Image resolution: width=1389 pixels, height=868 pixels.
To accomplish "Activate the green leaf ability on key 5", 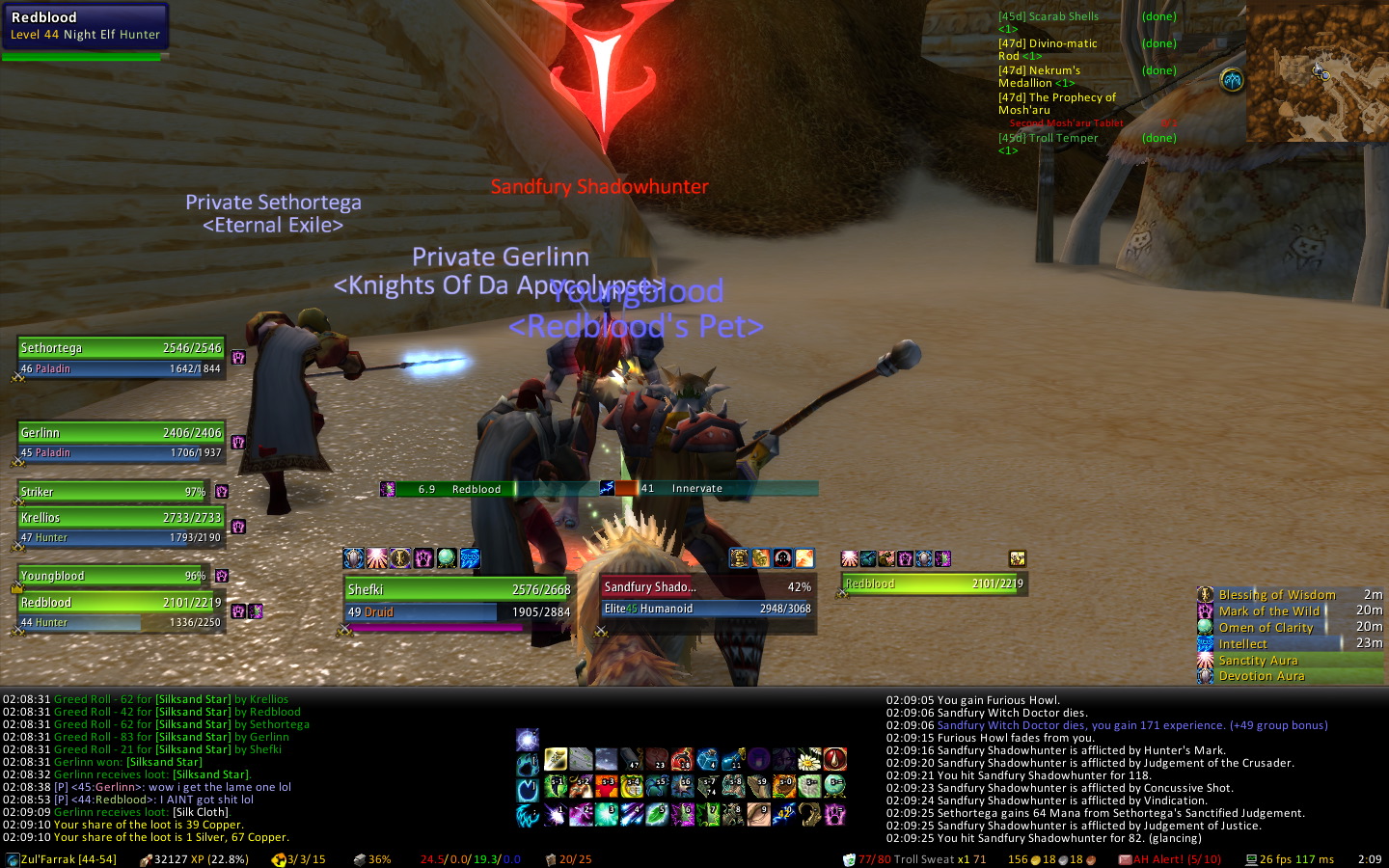I will [x=657, y=815].
